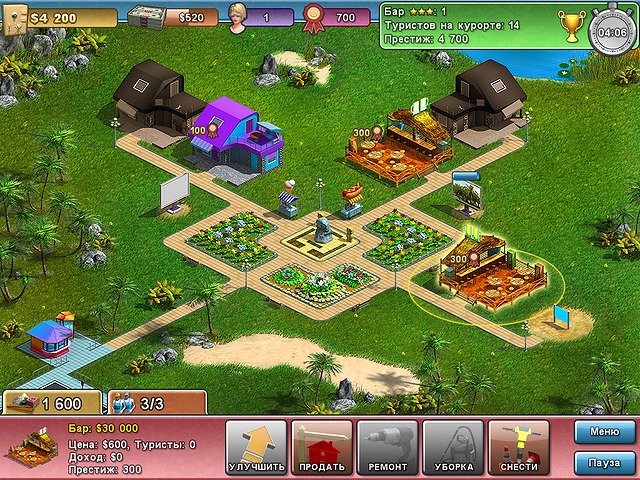Click the map icon beside the money

tap(13, 18)
